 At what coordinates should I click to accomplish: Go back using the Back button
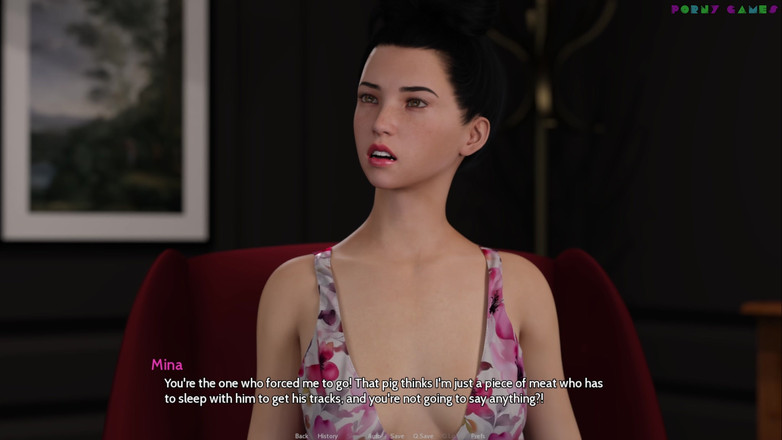pyautogui.click(x=301, y=436)
